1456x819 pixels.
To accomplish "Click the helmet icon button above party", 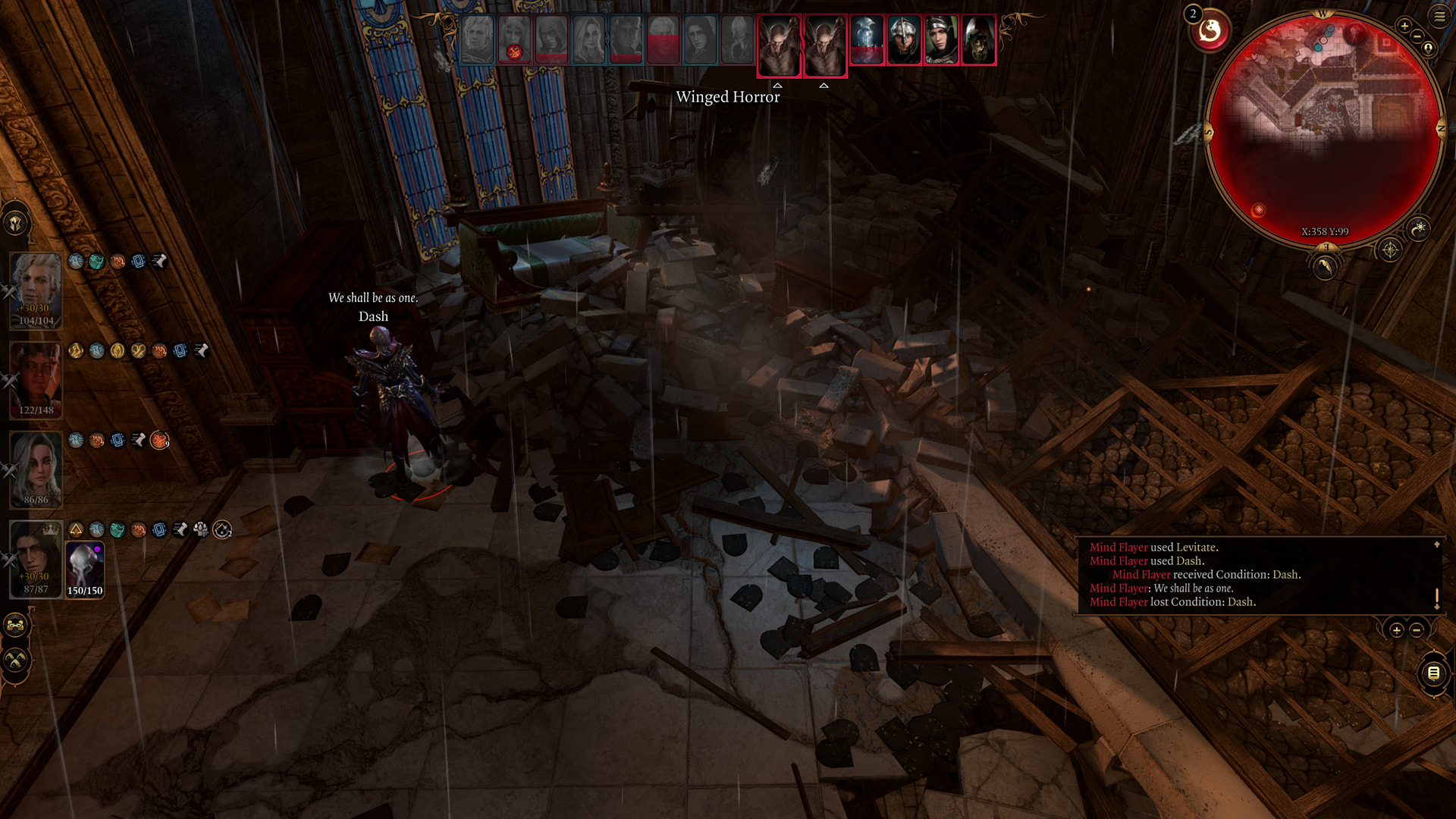I will (15, 223).
